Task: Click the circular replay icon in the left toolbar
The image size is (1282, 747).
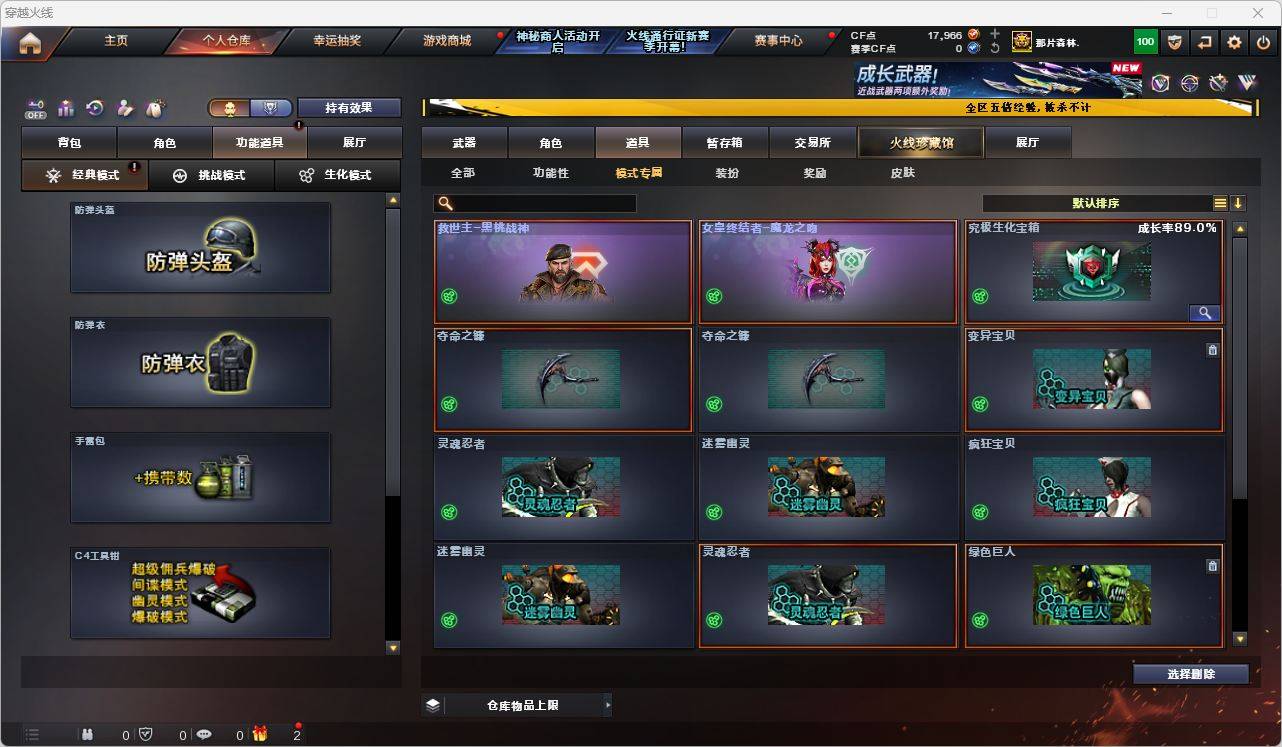Action: (x=94, y=109)
